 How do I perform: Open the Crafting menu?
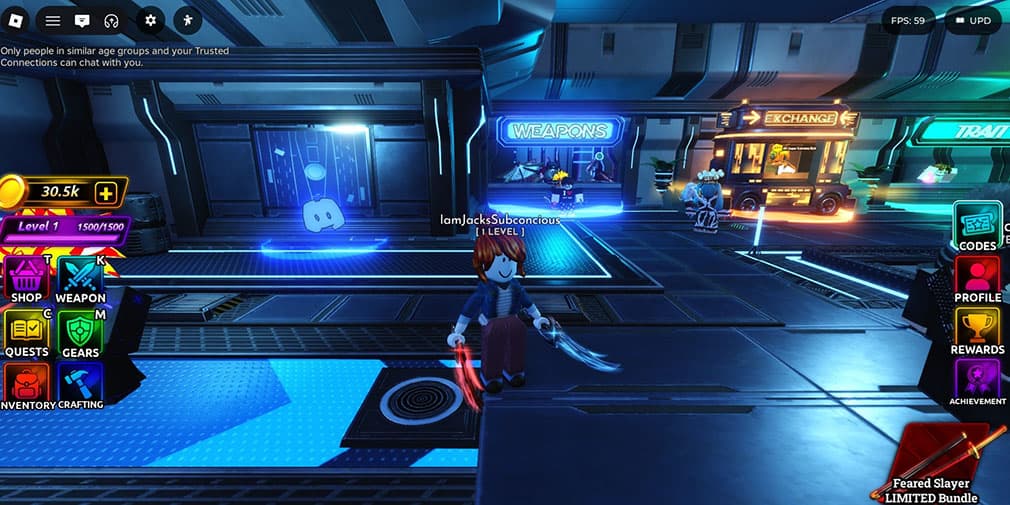coord(80,387)
